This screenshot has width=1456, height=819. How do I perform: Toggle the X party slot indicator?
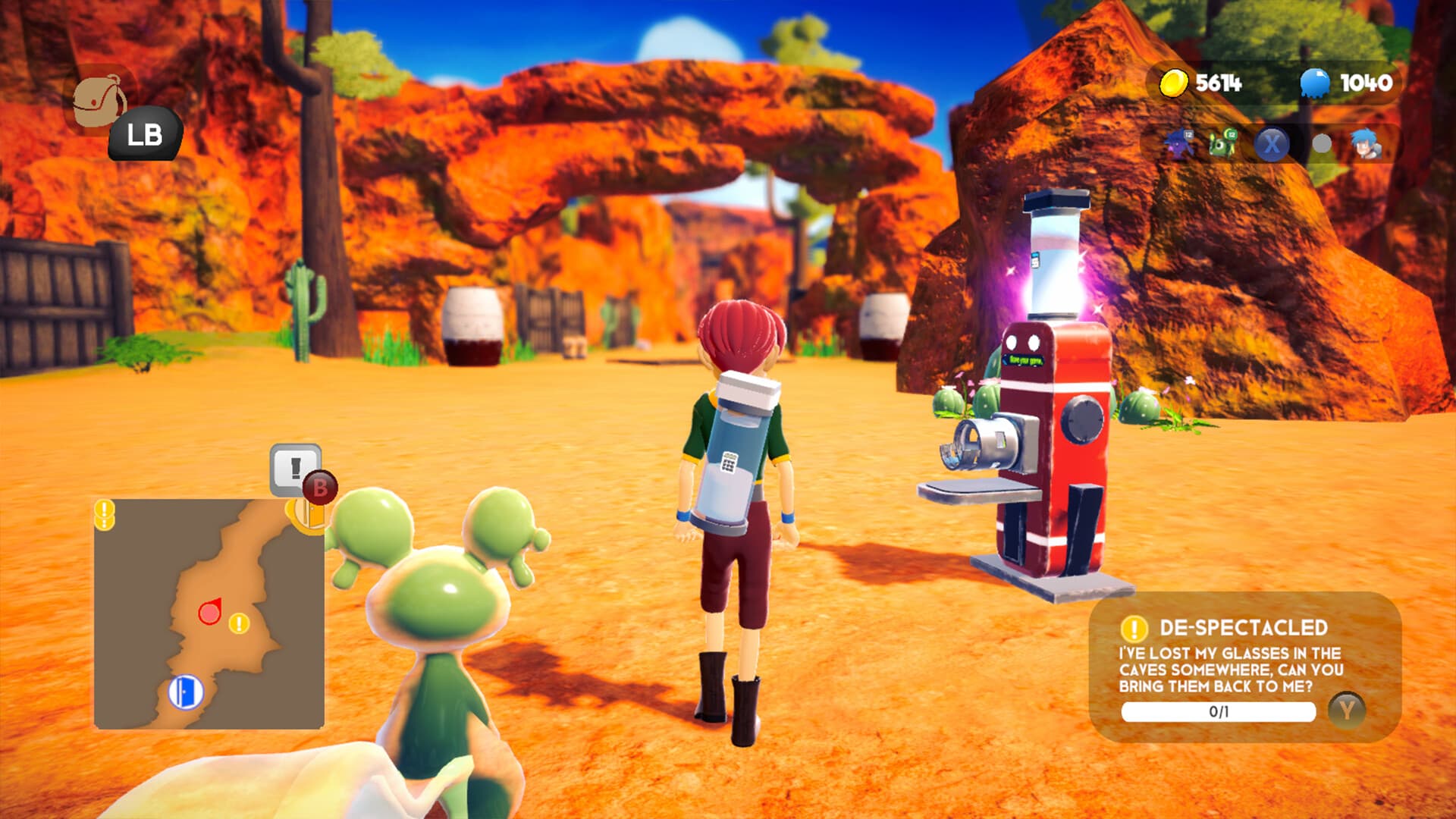click(1272, 143)
